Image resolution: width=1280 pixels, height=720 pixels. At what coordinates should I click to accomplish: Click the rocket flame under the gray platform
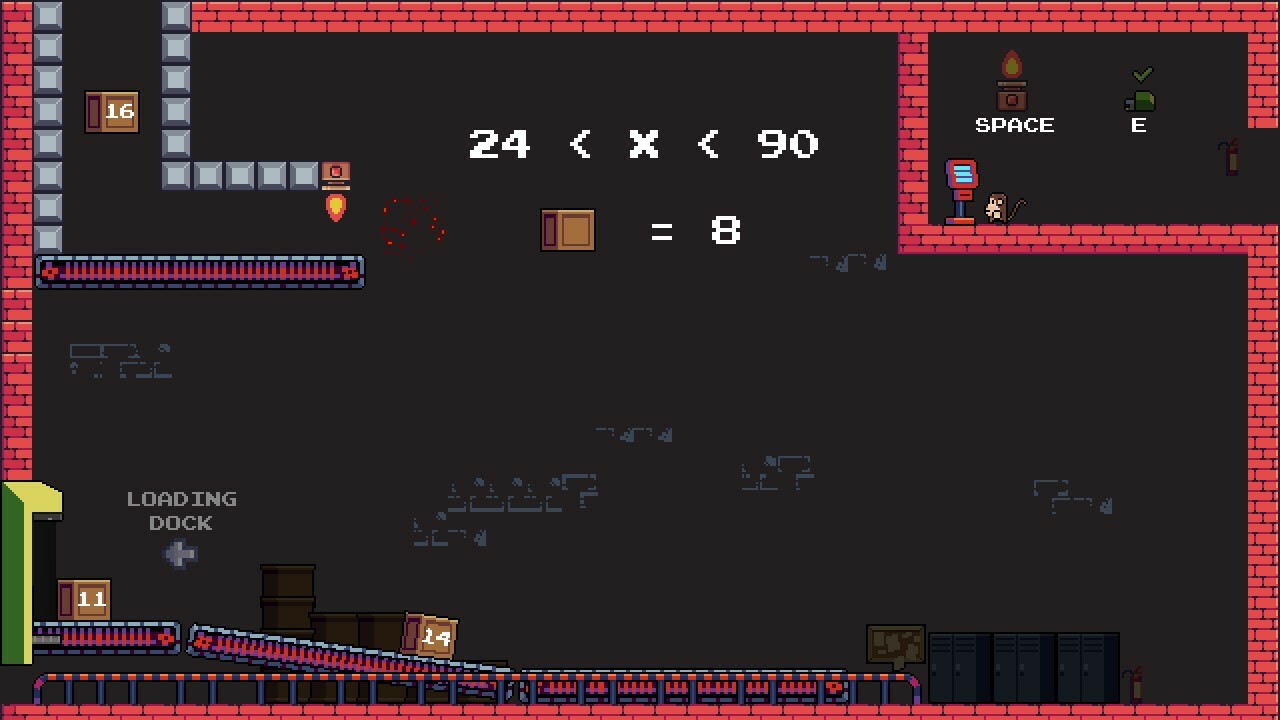coord(336,207)
